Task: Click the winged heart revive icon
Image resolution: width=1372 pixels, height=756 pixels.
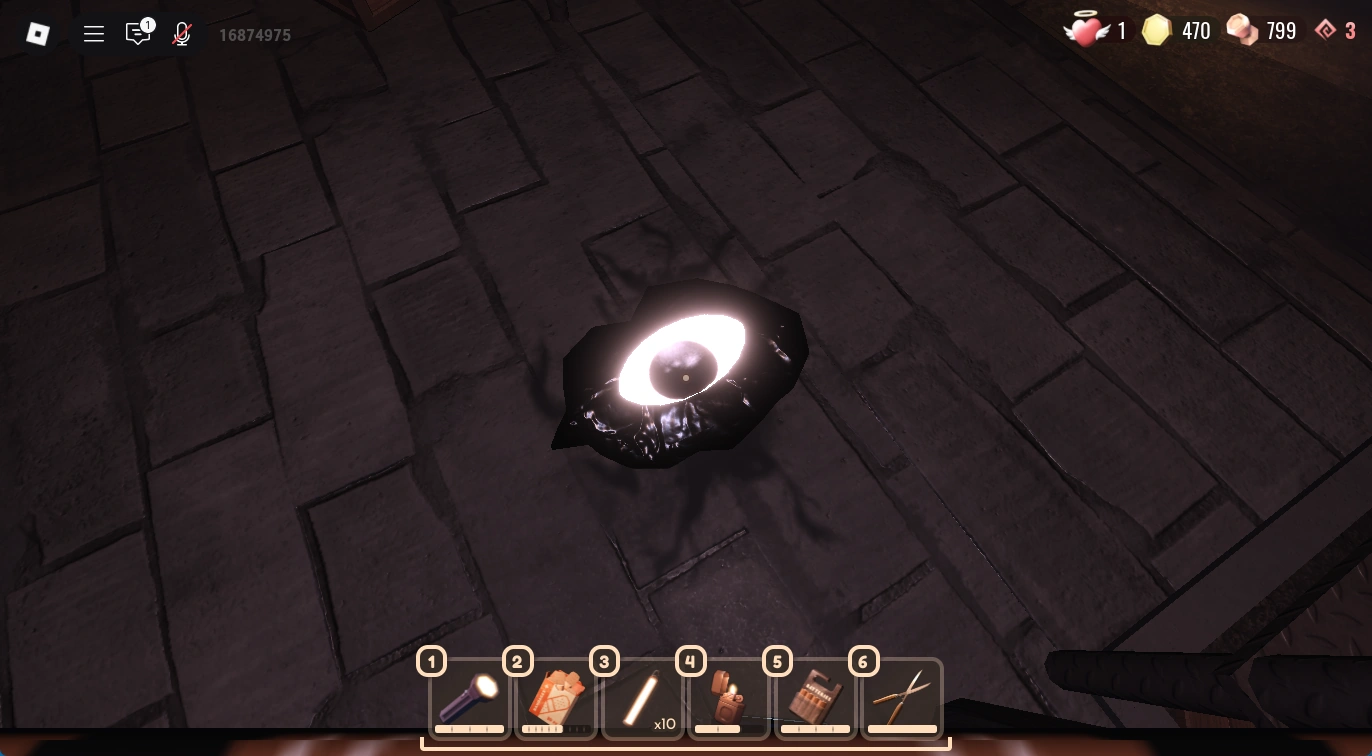Action: (x=1086, y=30)
